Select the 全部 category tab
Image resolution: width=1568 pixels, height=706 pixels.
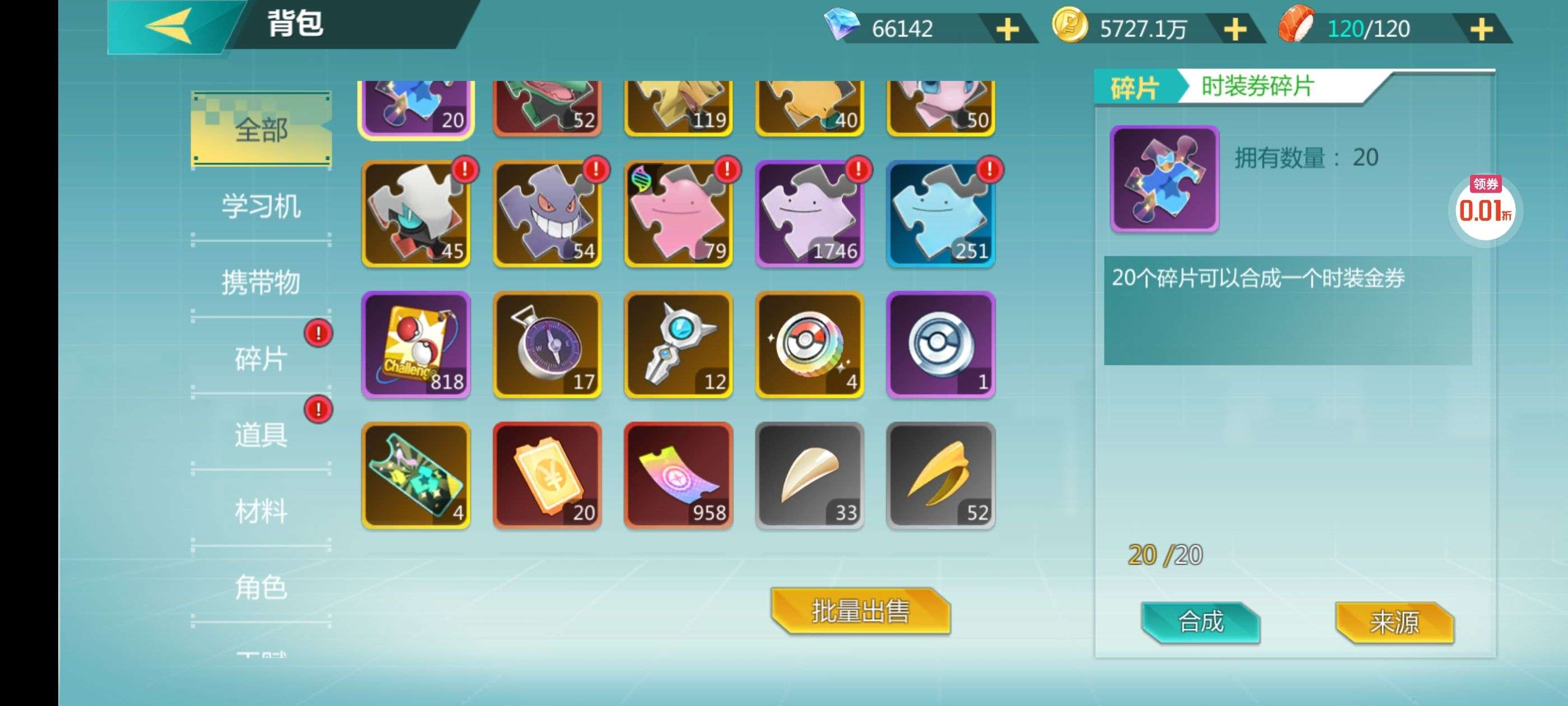point(261,129)
